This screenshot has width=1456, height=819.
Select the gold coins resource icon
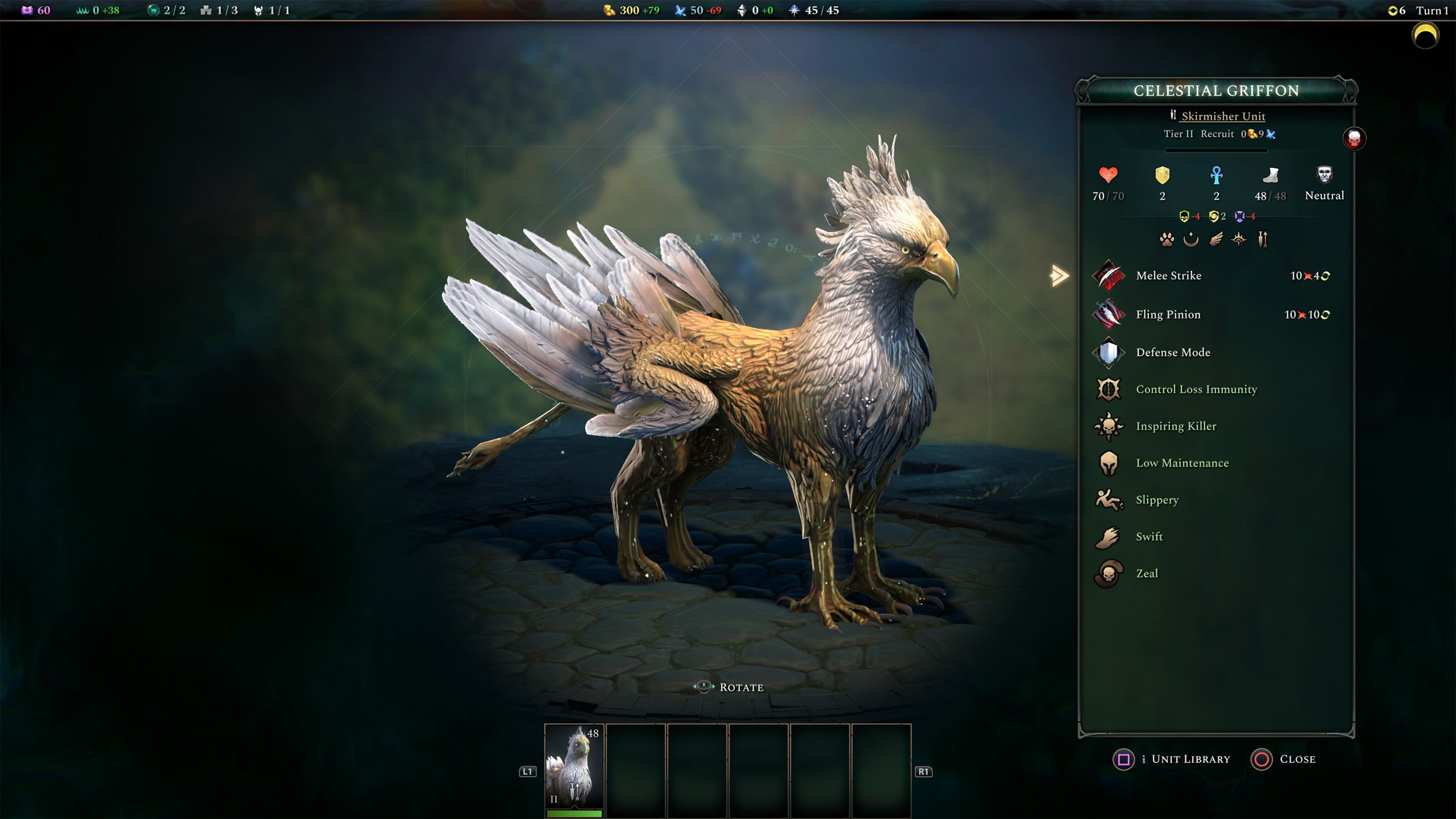click(x=609, y=9)
